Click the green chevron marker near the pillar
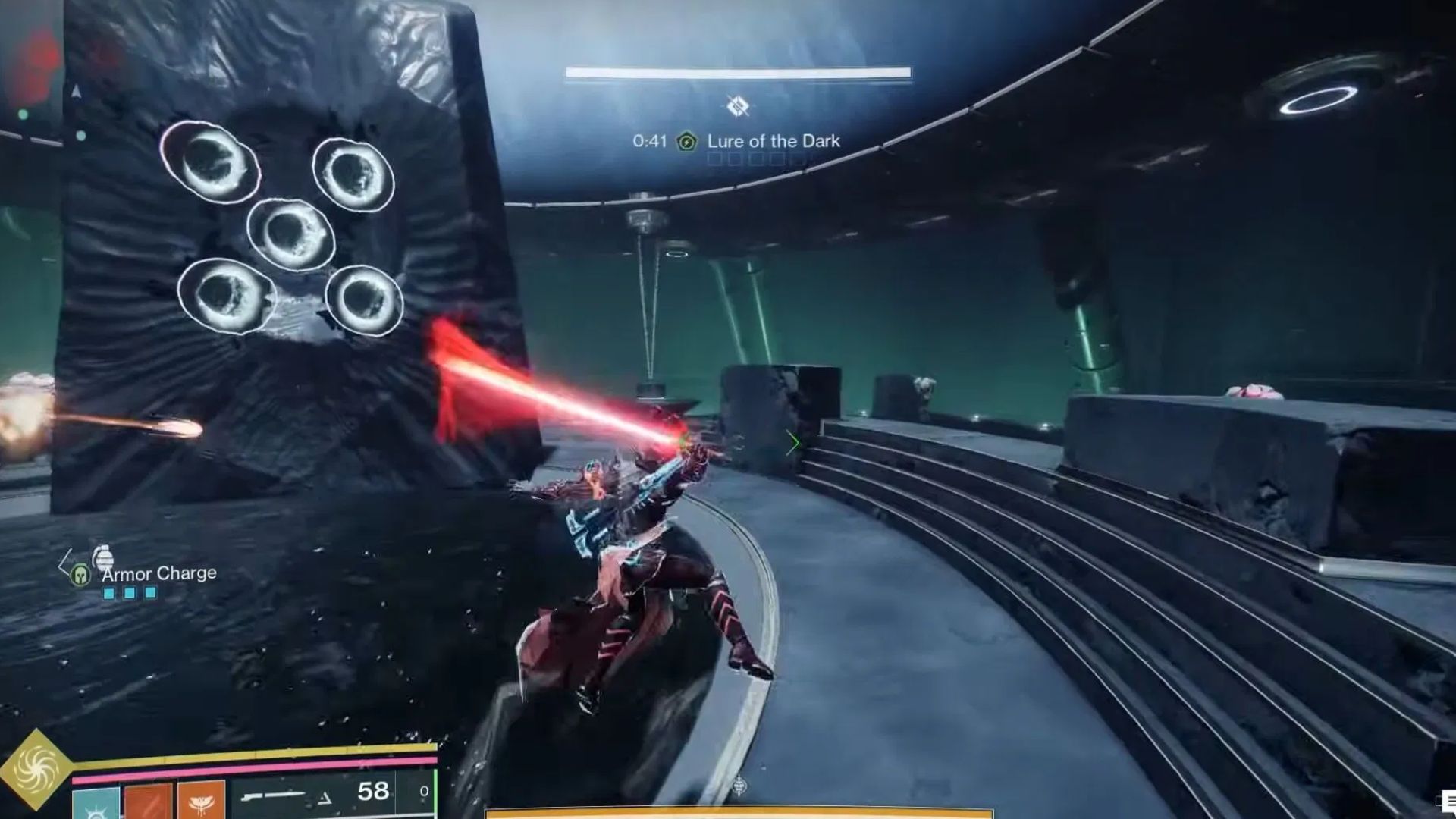Image resolution: width=1456 pixels, height=819 pixels. click(794, 442)
